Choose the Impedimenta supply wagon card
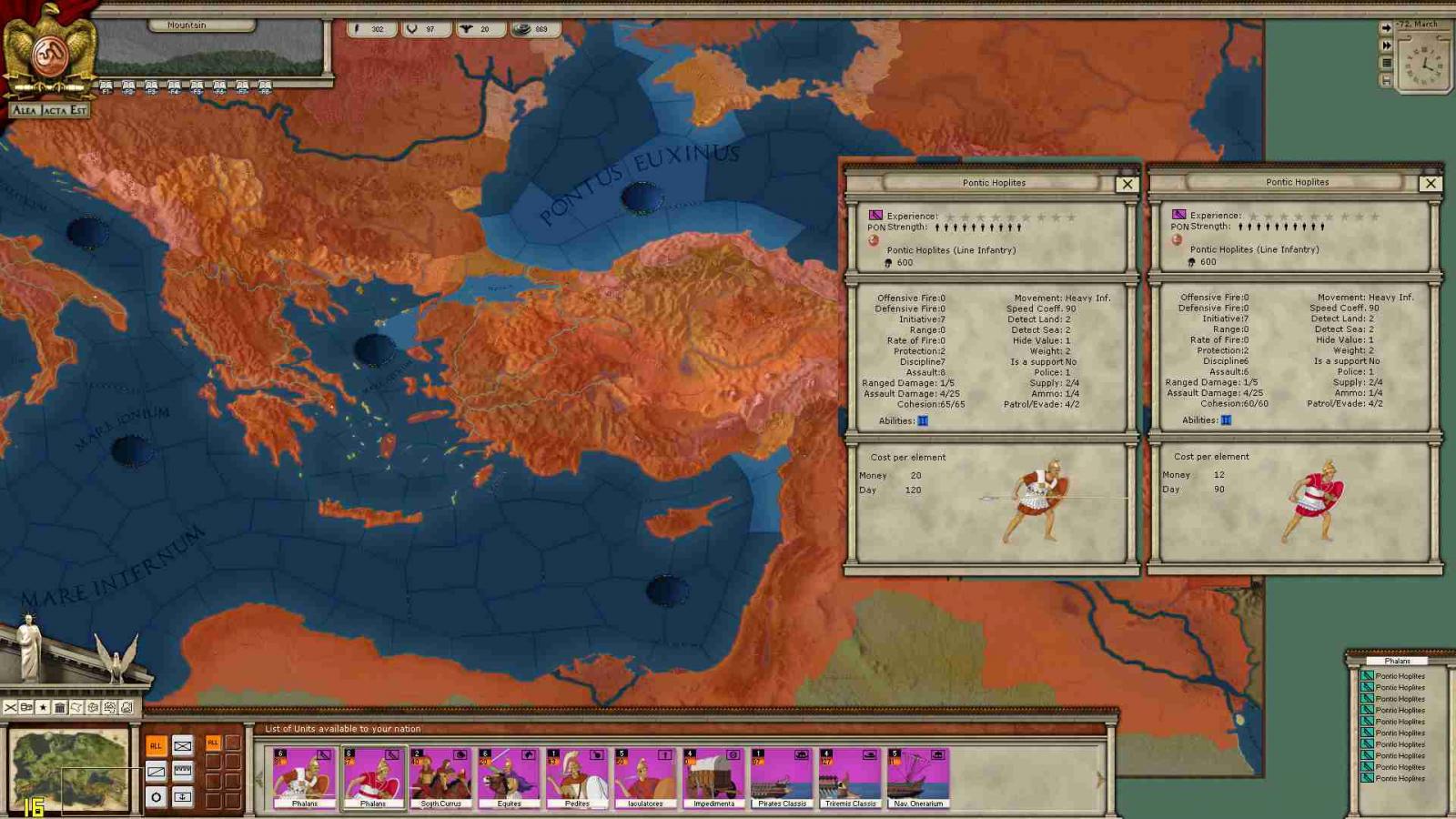 [713, 777]
